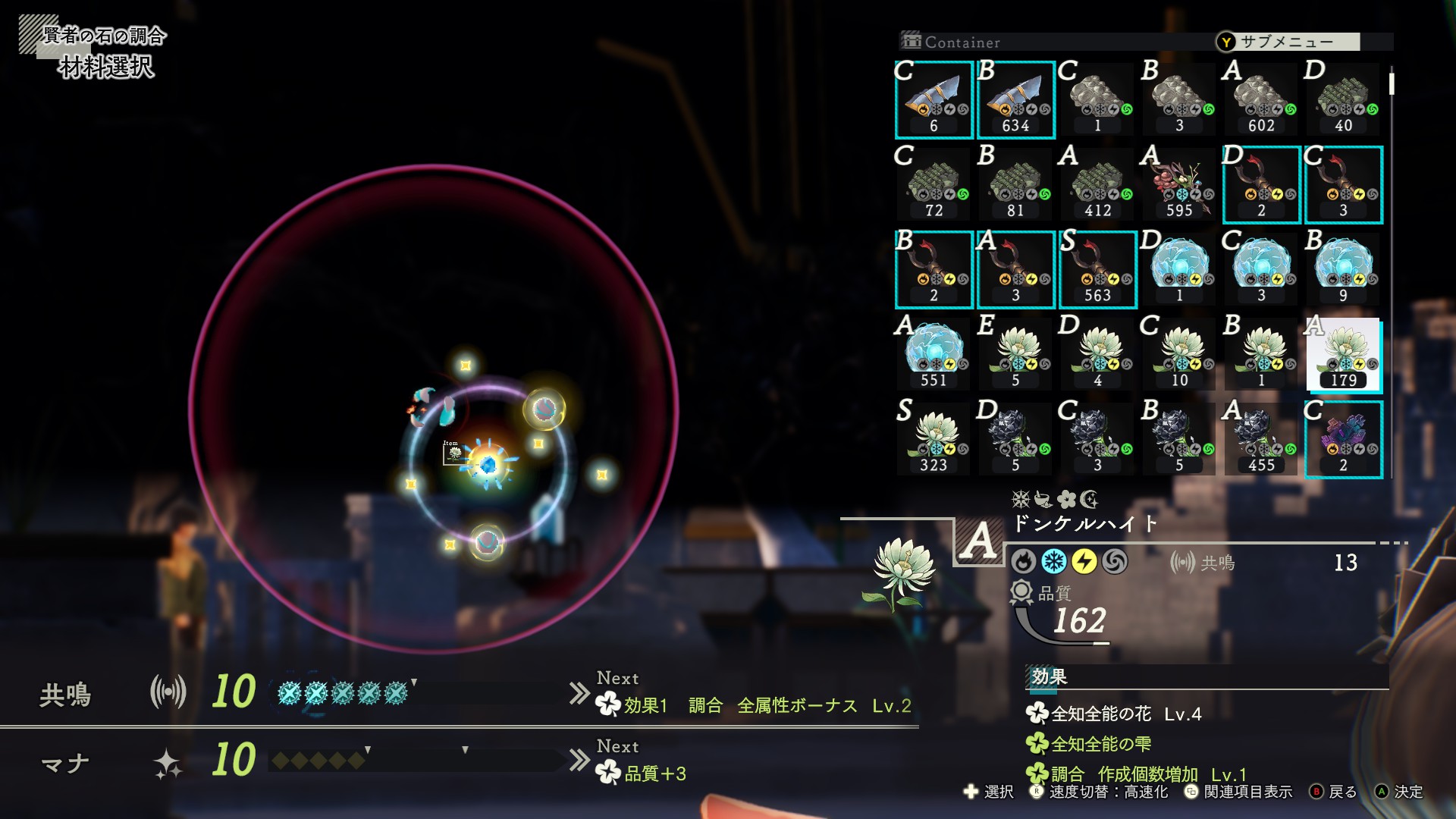Select the C-rank purple crystal material
This screenshot has height=819, width=1456.
coord(1344,440)
